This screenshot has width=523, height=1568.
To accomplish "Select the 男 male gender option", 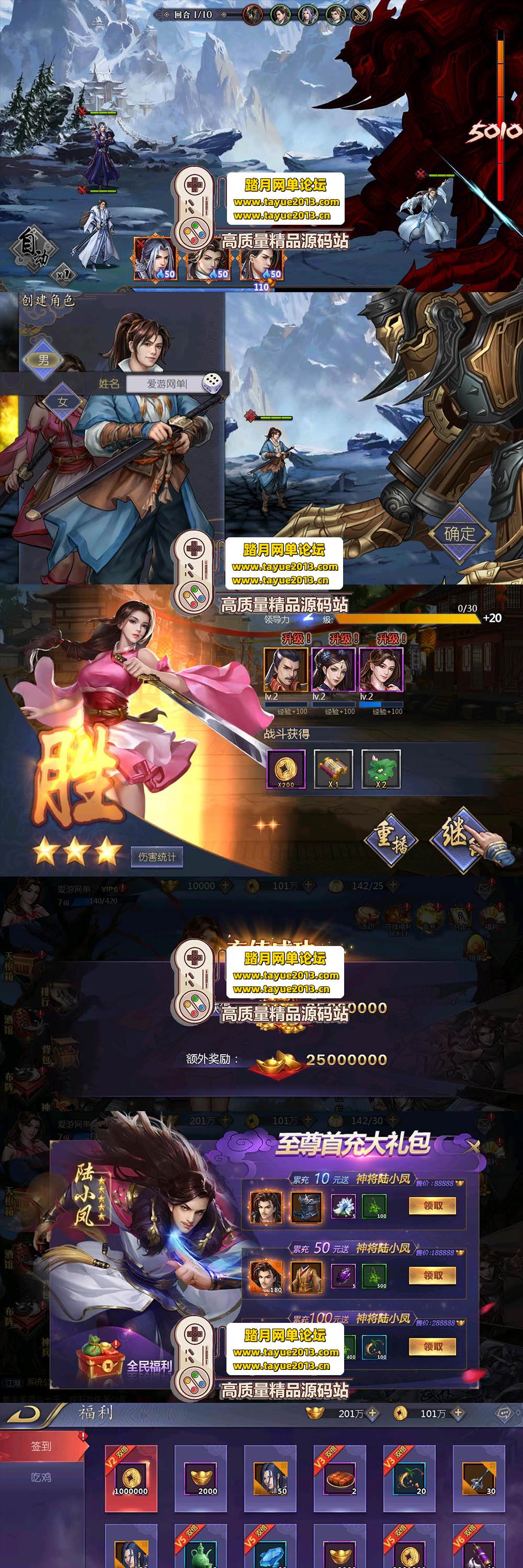I will coord(43,359).
